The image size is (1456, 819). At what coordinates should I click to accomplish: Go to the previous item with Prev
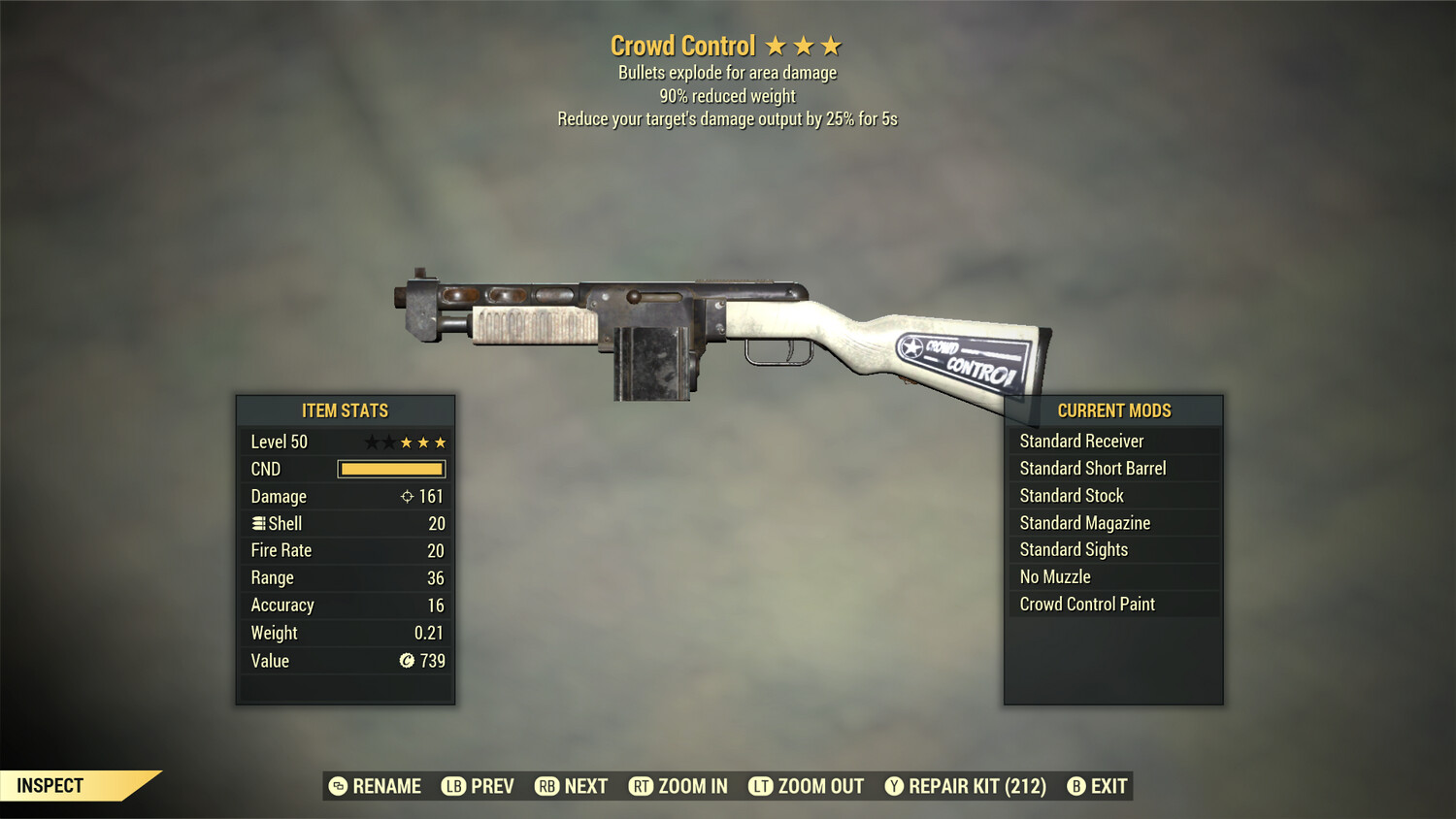(x=479, y=786)
